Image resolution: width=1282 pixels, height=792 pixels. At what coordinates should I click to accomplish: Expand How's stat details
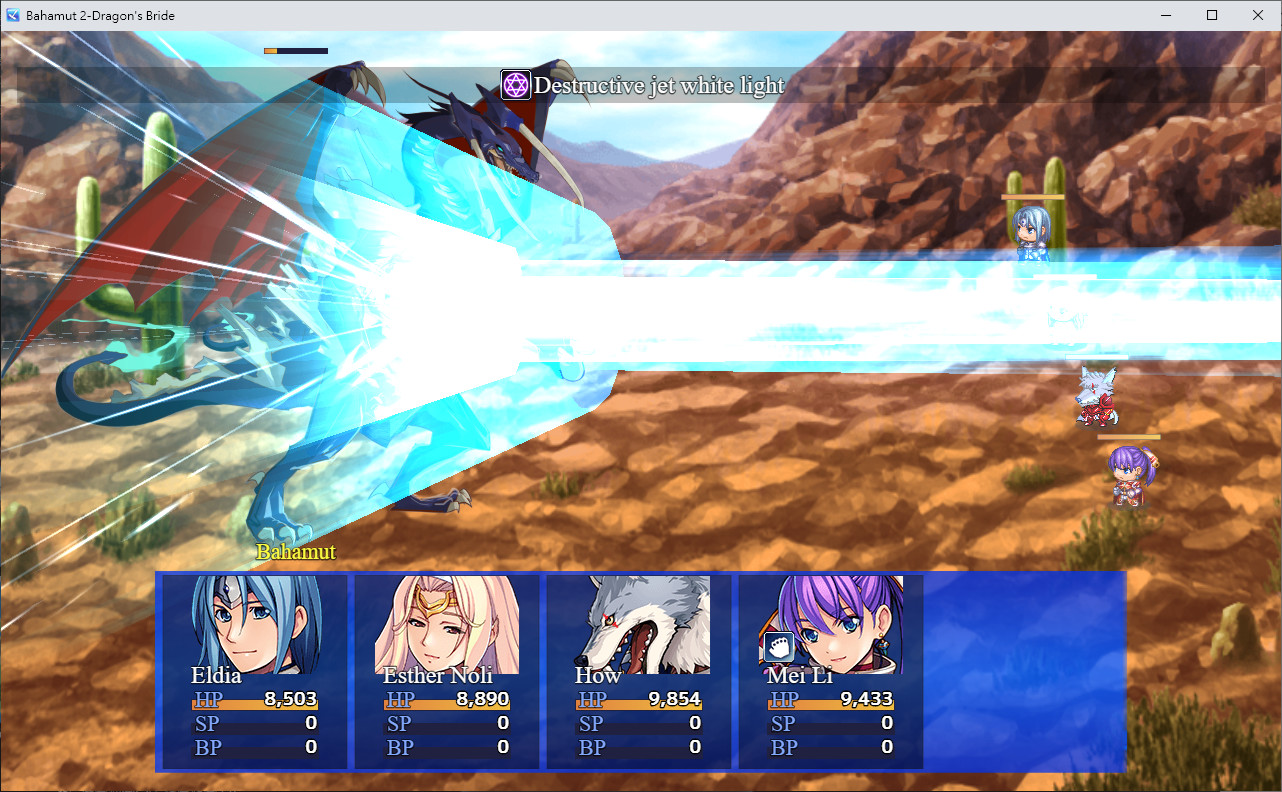click(638, 723)
